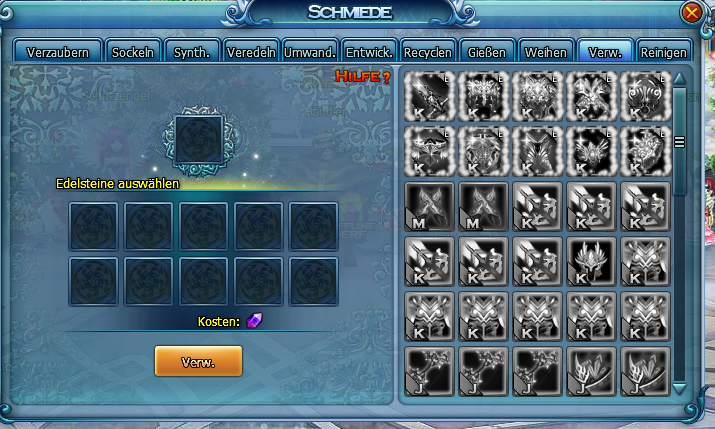Click the orange Verw. button
Screen dimensions: 715x429
click(x=198, y=360)
